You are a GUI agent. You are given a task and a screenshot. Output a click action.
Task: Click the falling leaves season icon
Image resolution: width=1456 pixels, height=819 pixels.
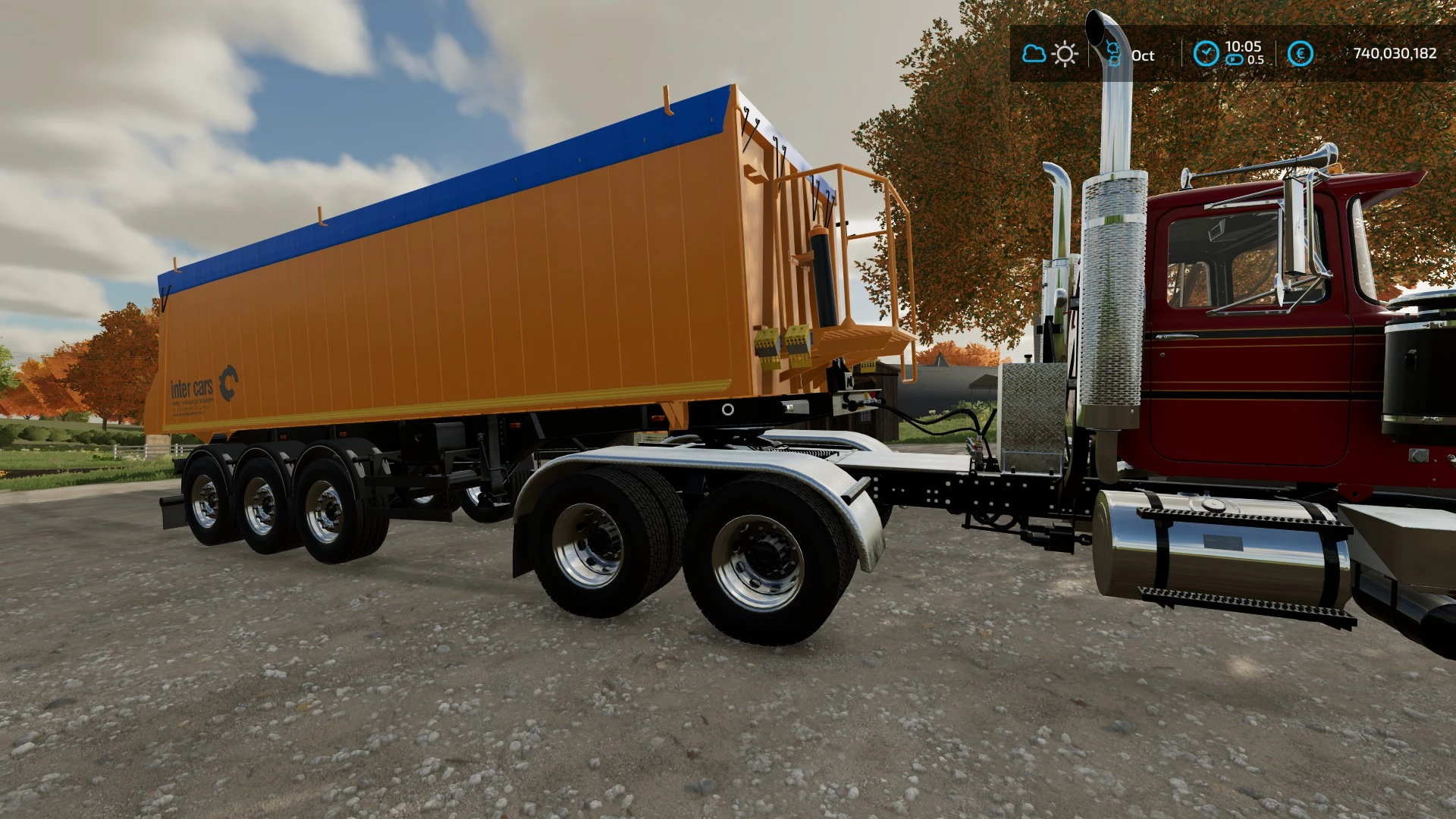tap(1113, 51)
